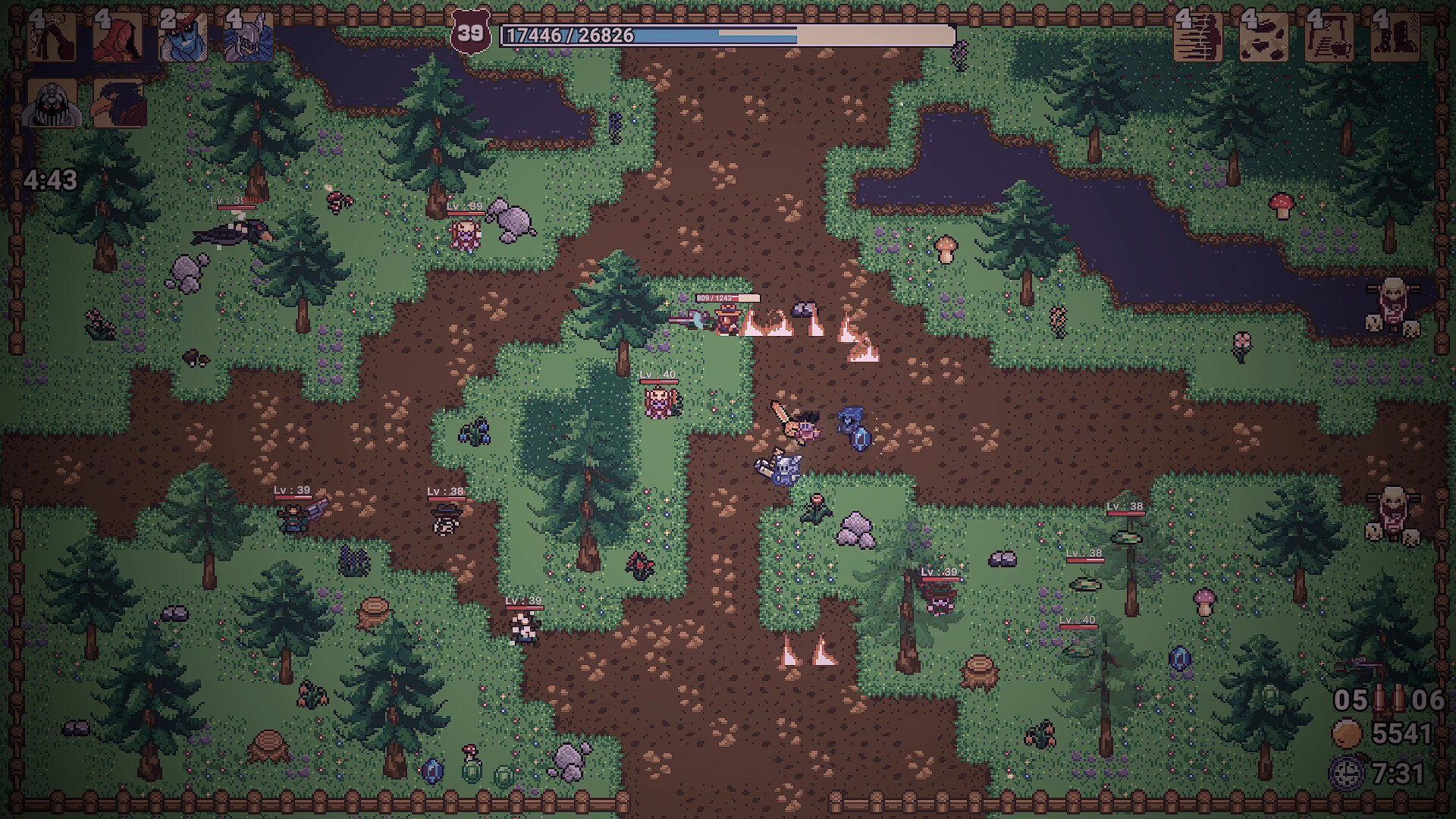Select the silver horned knight icon
Image resolution: width=1456 pixels, height=819 pixels.
pyautogui.click(x=249, y=36)
